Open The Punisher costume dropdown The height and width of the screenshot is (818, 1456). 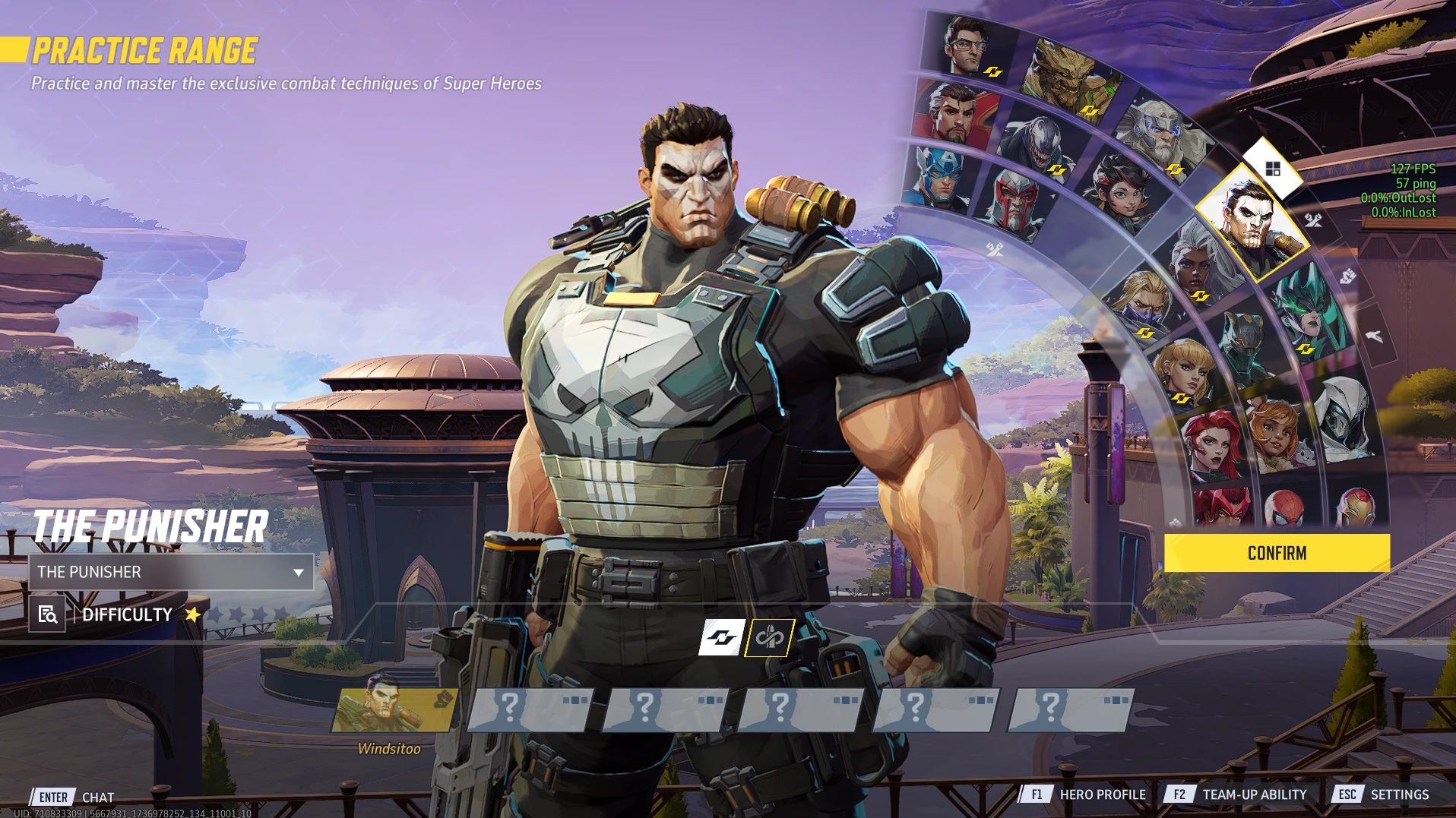(171, 572)
